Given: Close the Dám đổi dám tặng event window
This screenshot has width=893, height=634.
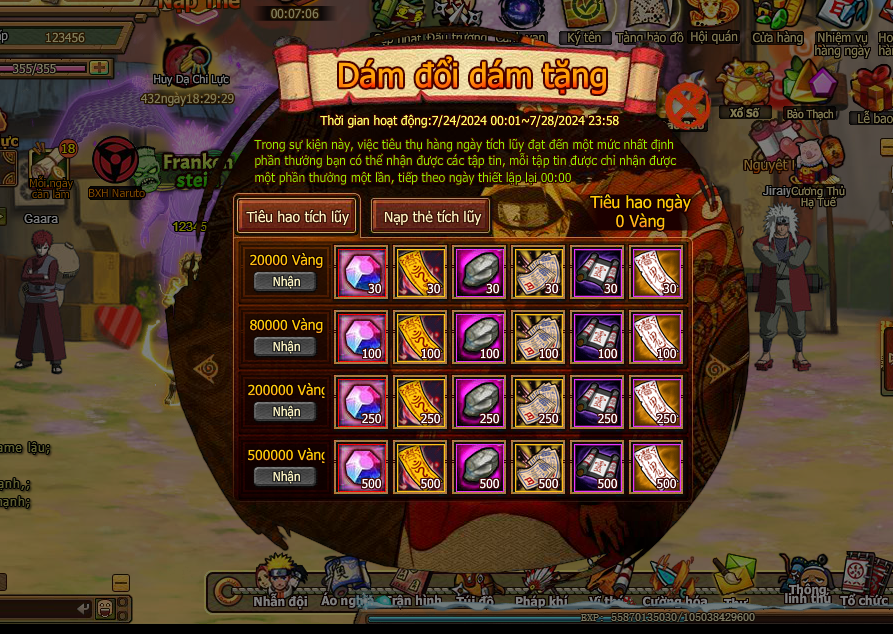Looking at the screenshot, I should tap(687, 104).
